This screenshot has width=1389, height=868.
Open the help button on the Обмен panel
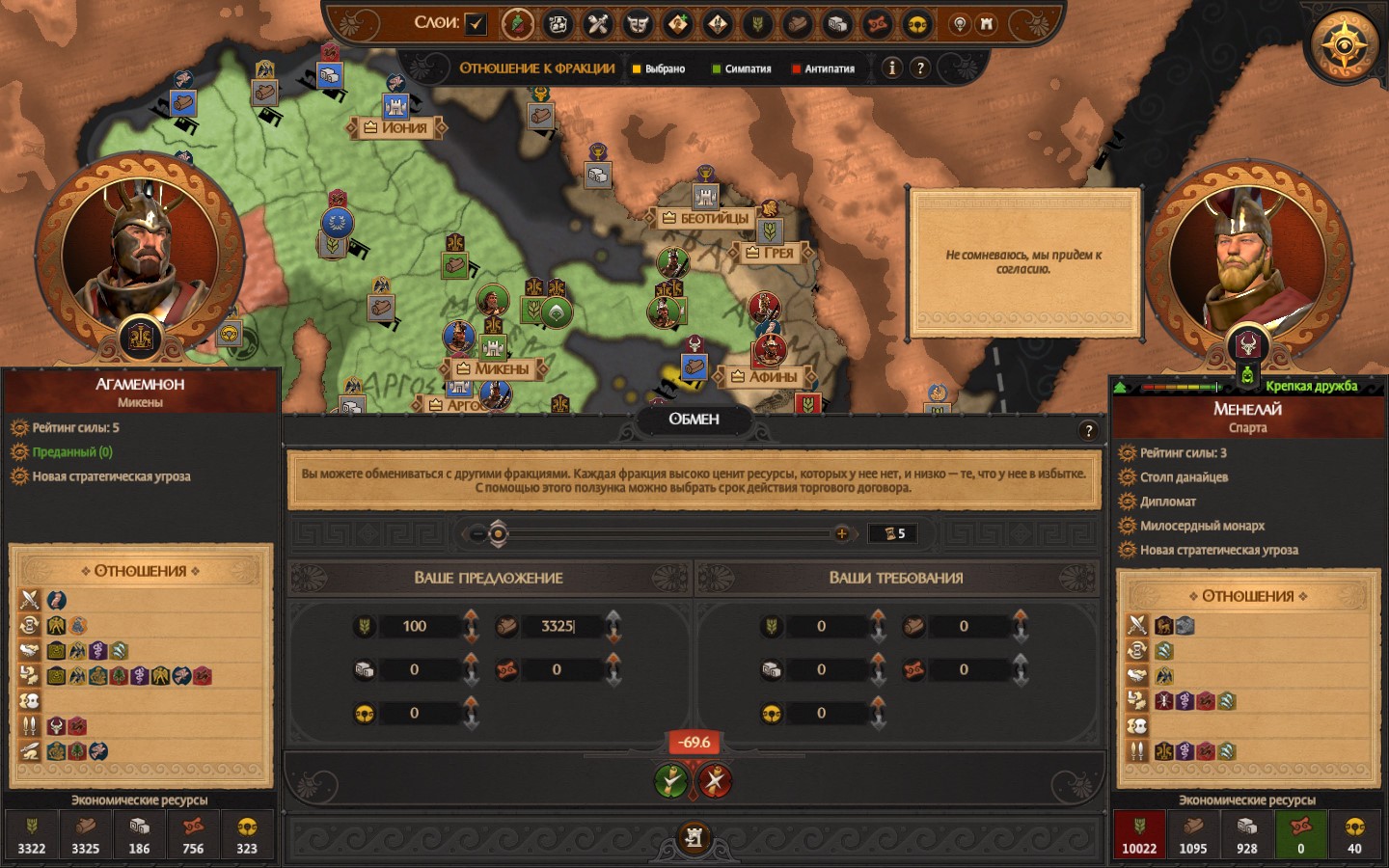click(1088, 431)
